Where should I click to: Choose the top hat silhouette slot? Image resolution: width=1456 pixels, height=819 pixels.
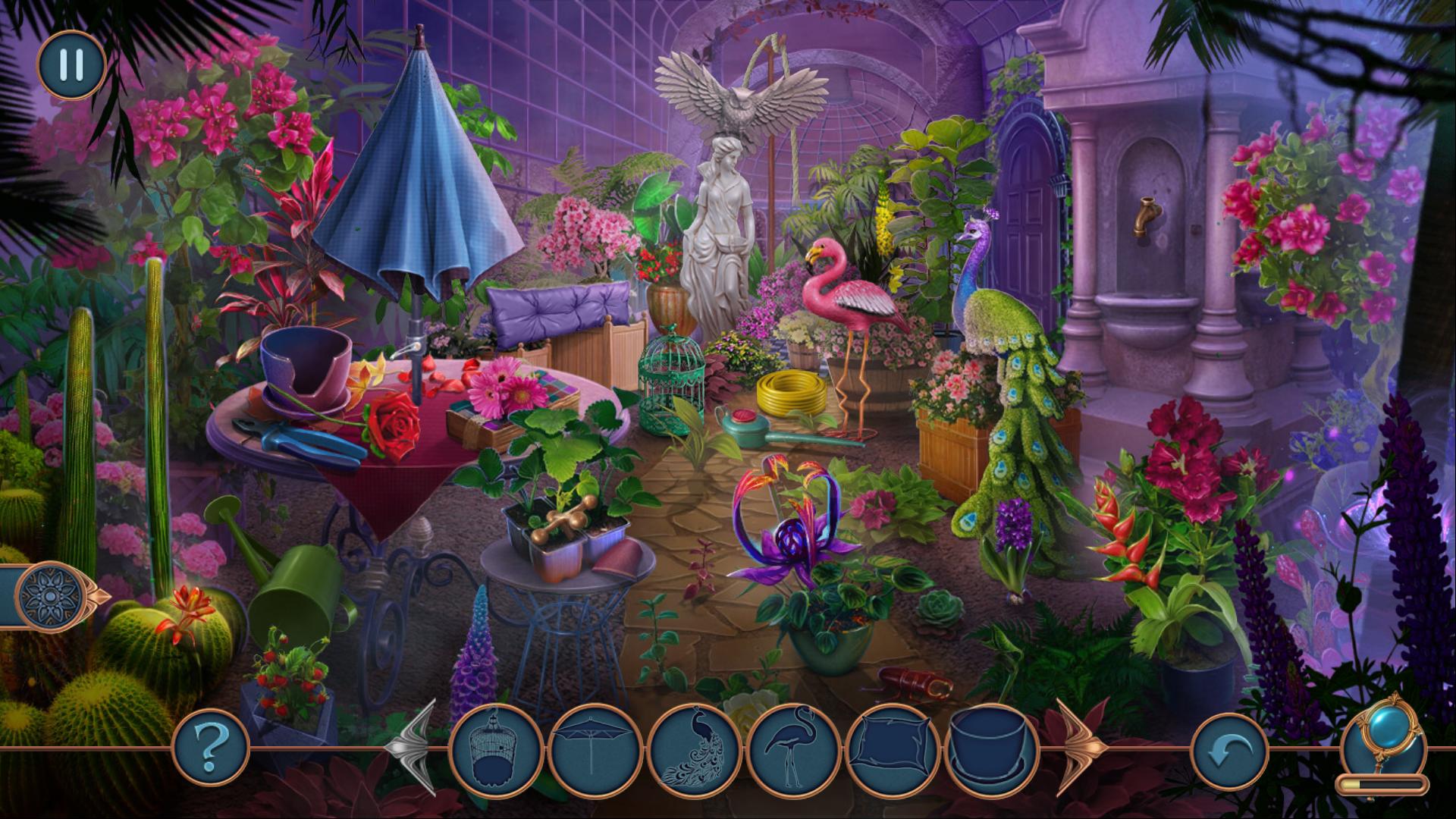click(992, 751)
